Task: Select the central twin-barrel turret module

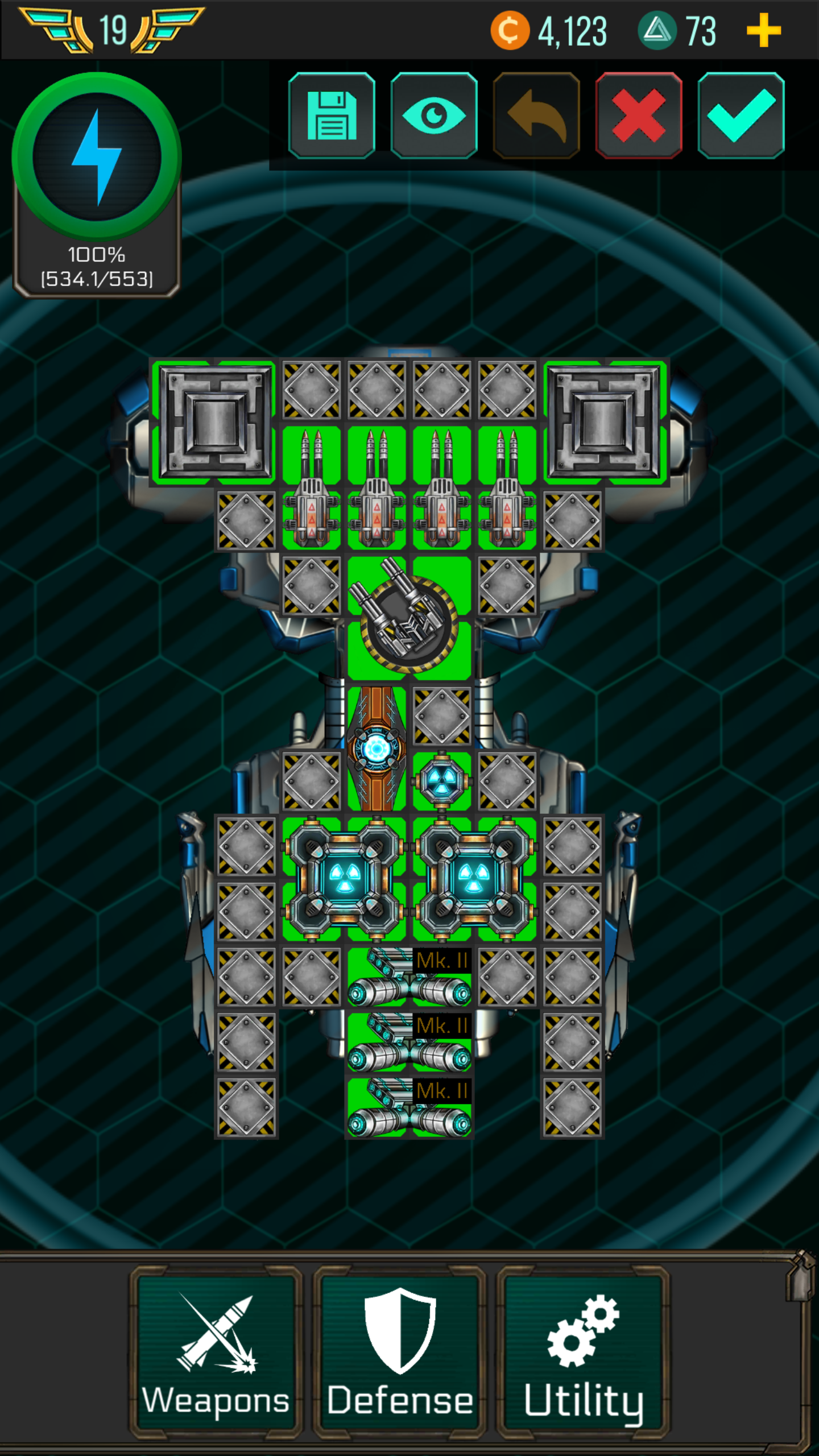Action: (x=409, y=618)
